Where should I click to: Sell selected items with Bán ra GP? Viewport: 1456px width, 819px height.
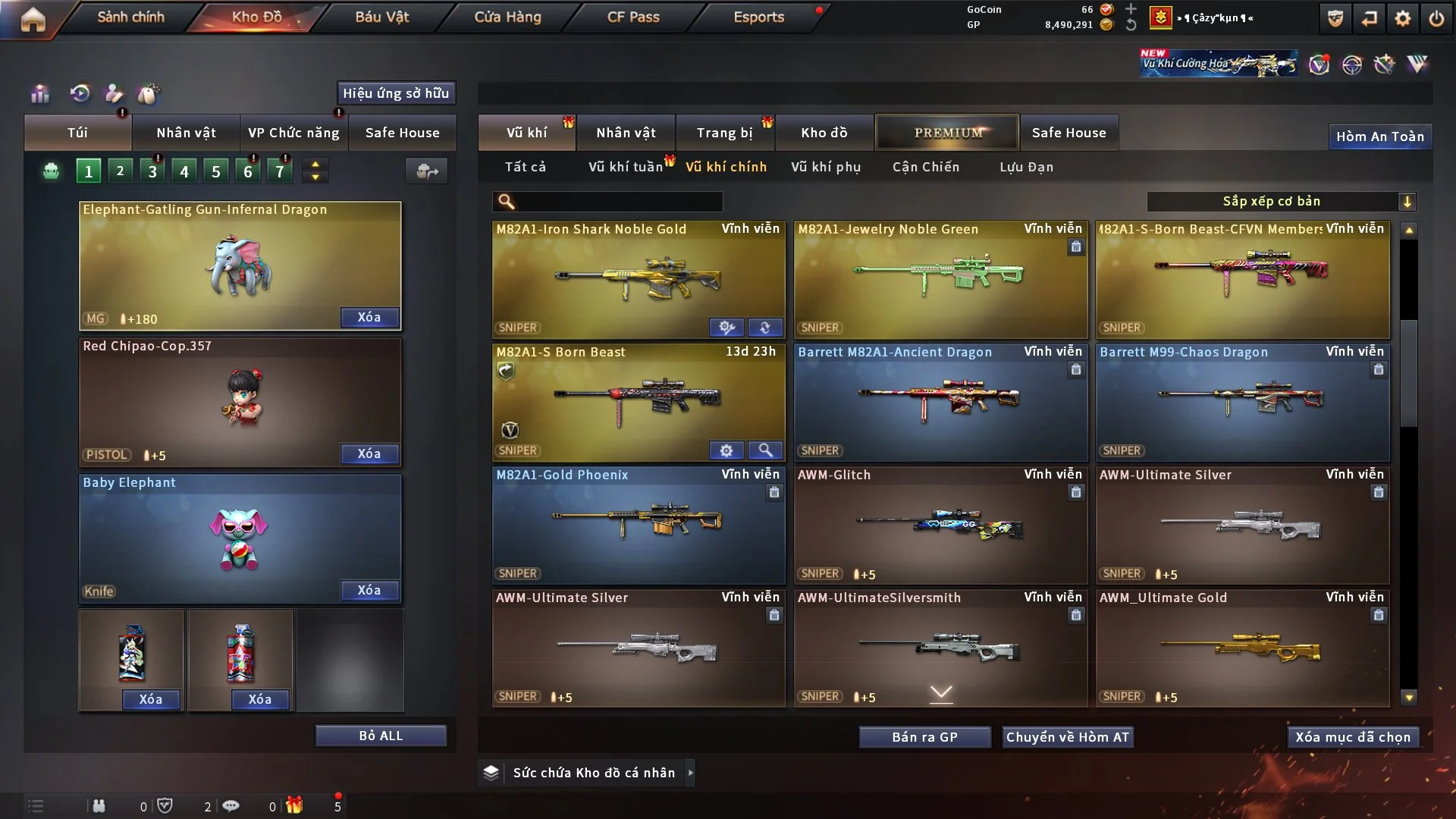pyautogui.click(x=924, y=737)
